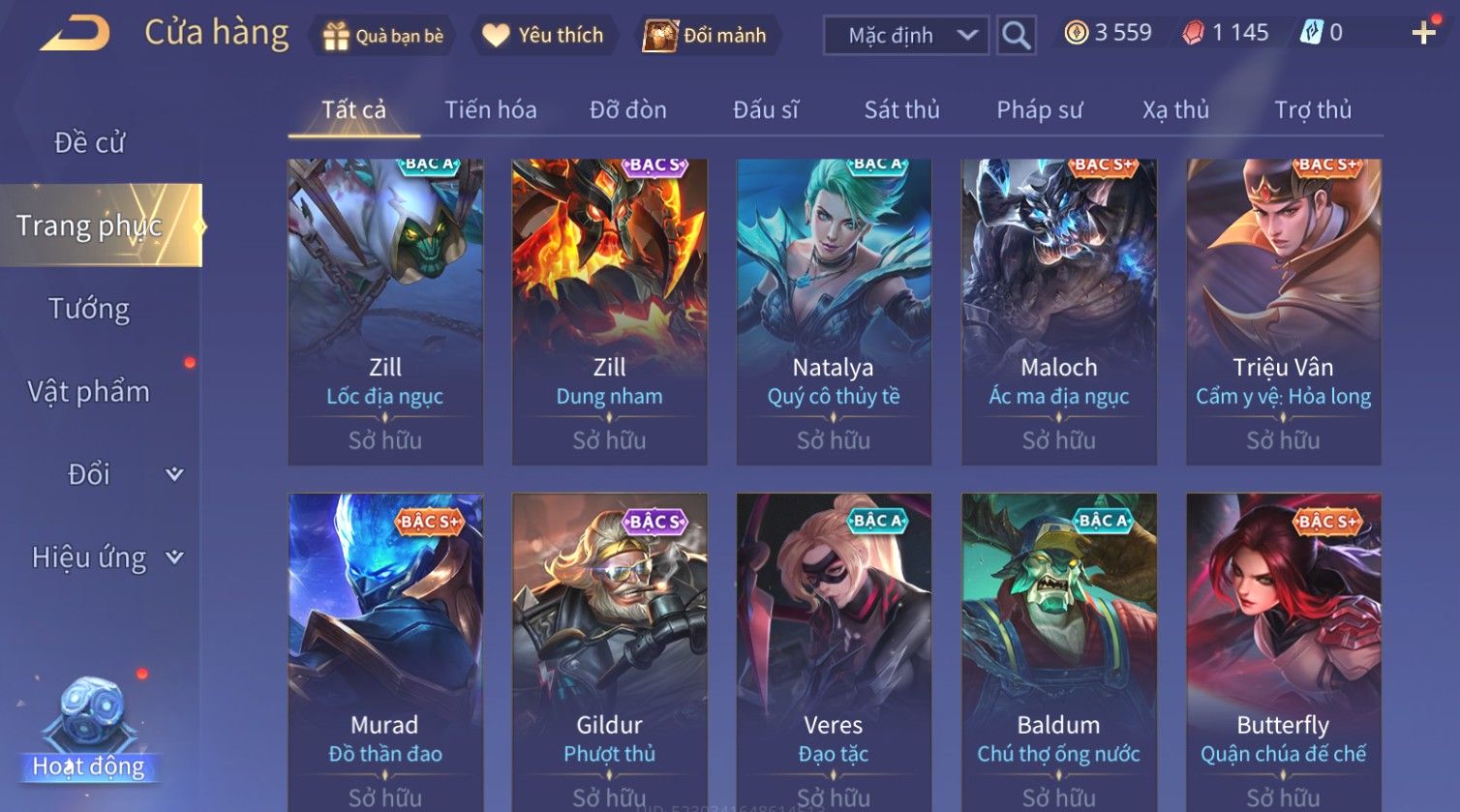The height and width of the screenshot is (812, 1460).
Task: Expand the Hiệu ứng menu entry
Action: point(106,557)
